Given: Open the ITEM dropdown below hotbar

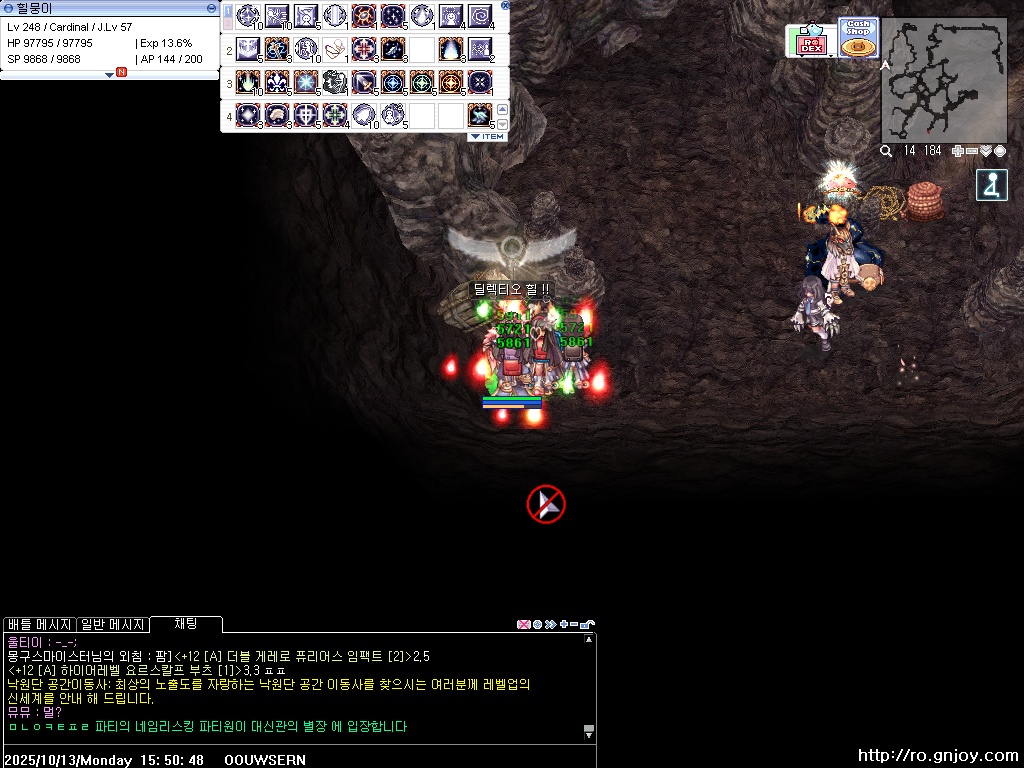Looking at the screenshot, I should (x=487, y=136).
